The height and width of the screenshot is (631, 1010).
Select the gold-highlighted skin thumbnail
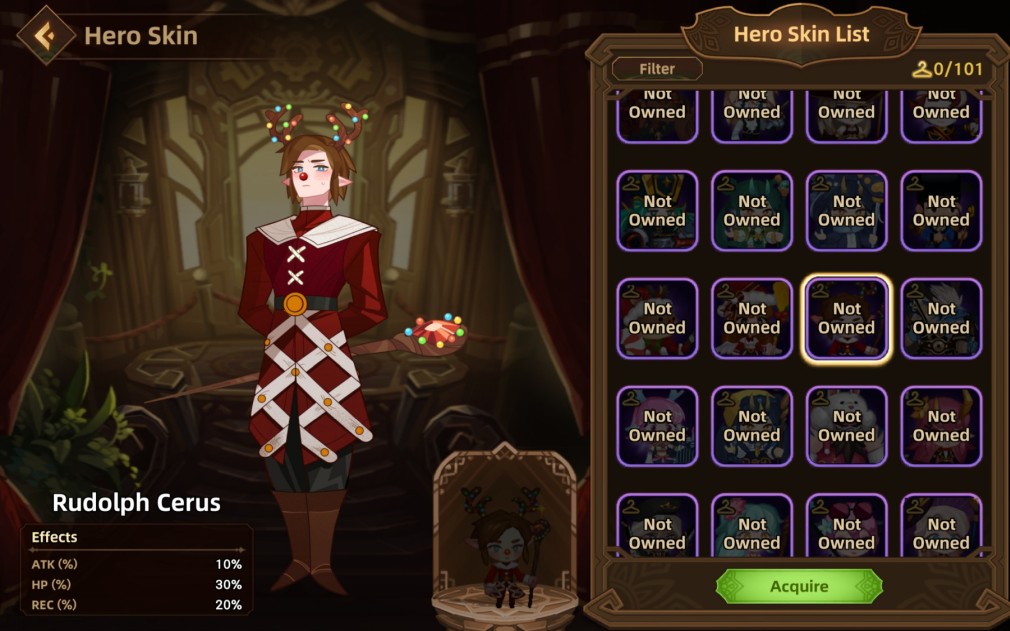(846, 318)
